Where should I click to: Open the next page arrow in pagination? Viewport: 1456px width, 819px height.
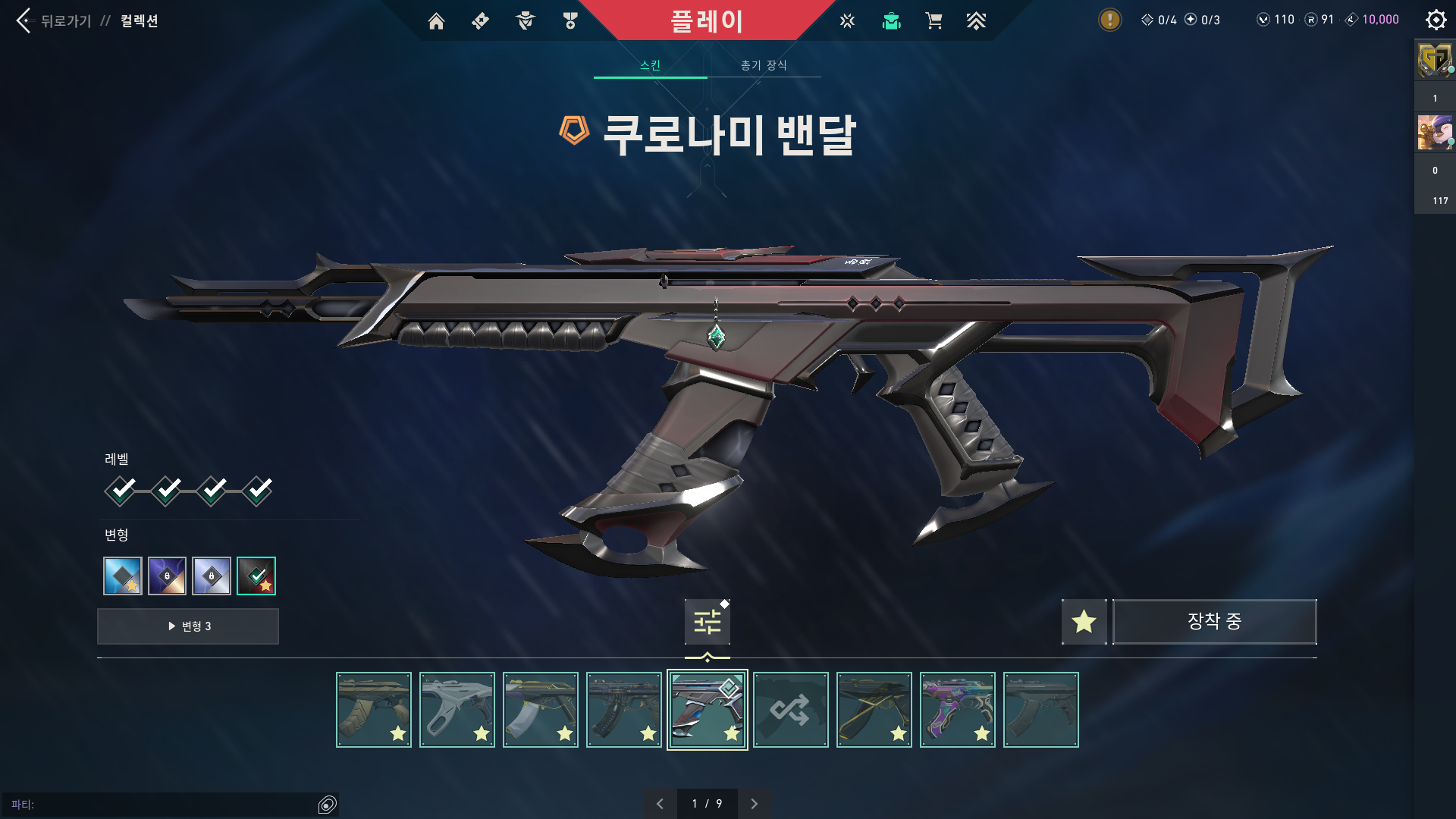755,803
